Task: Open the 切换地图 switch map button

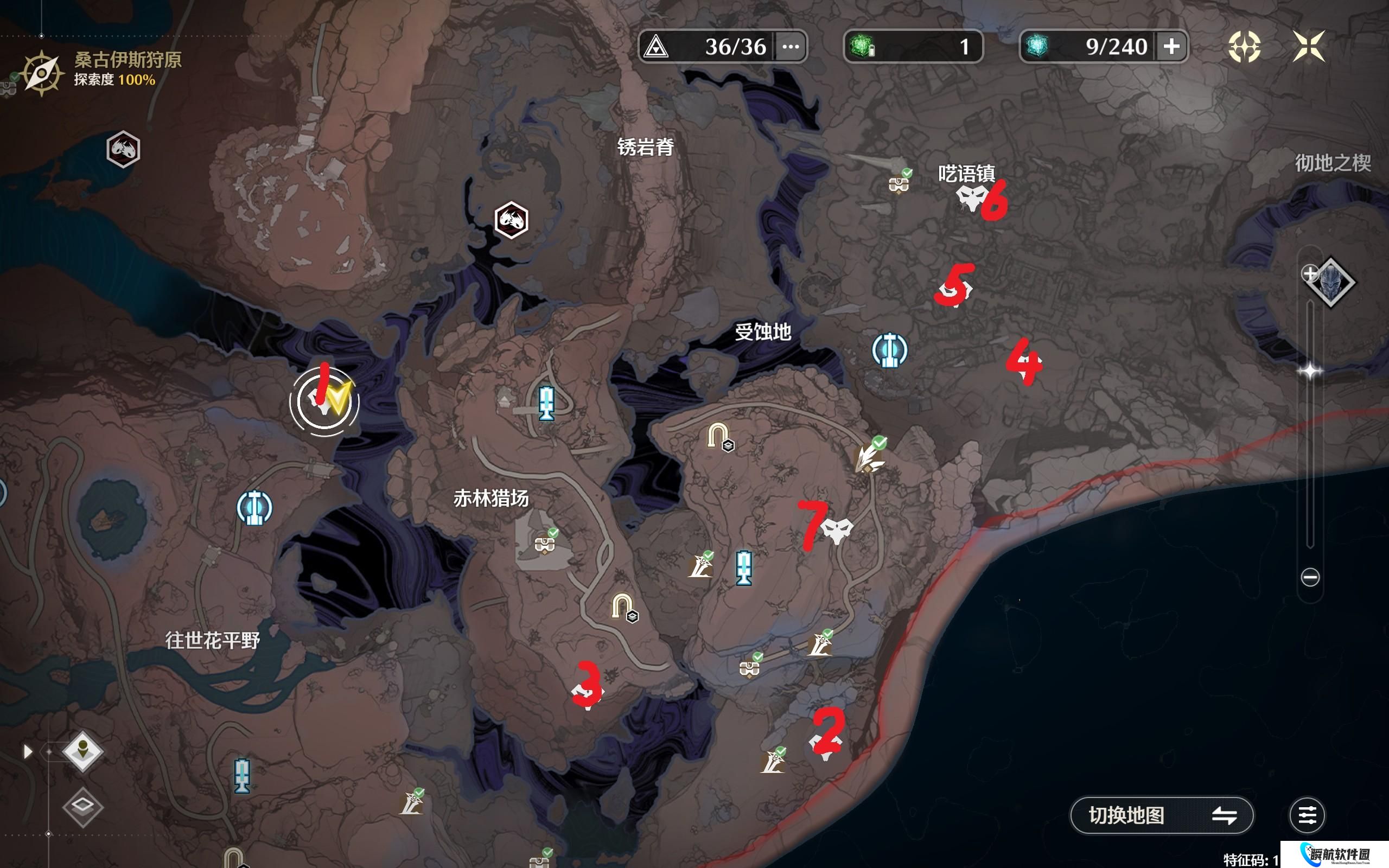Action: (x=1161, y=815)
